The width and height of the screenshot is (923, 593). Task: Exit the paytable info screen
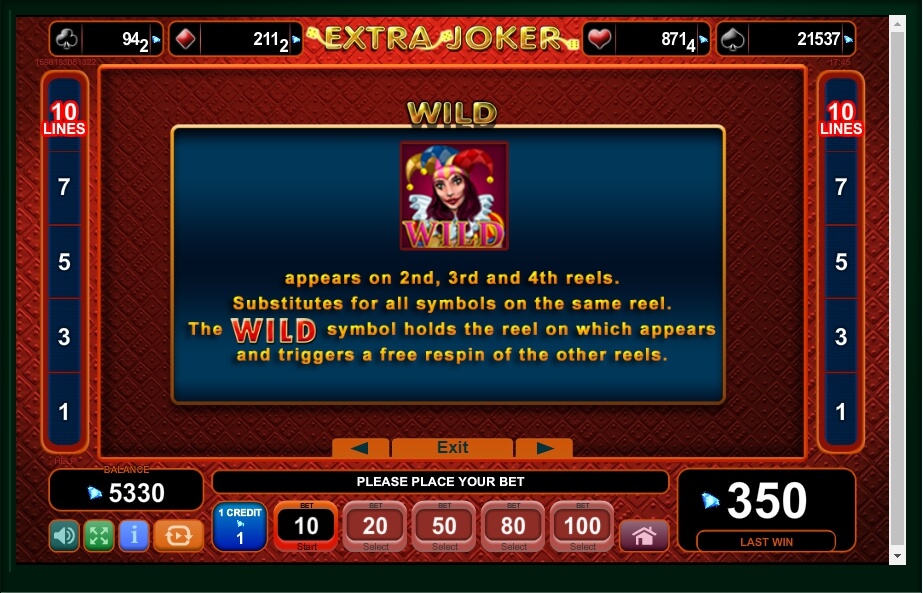pyautogui.click(x=452, y=447)
